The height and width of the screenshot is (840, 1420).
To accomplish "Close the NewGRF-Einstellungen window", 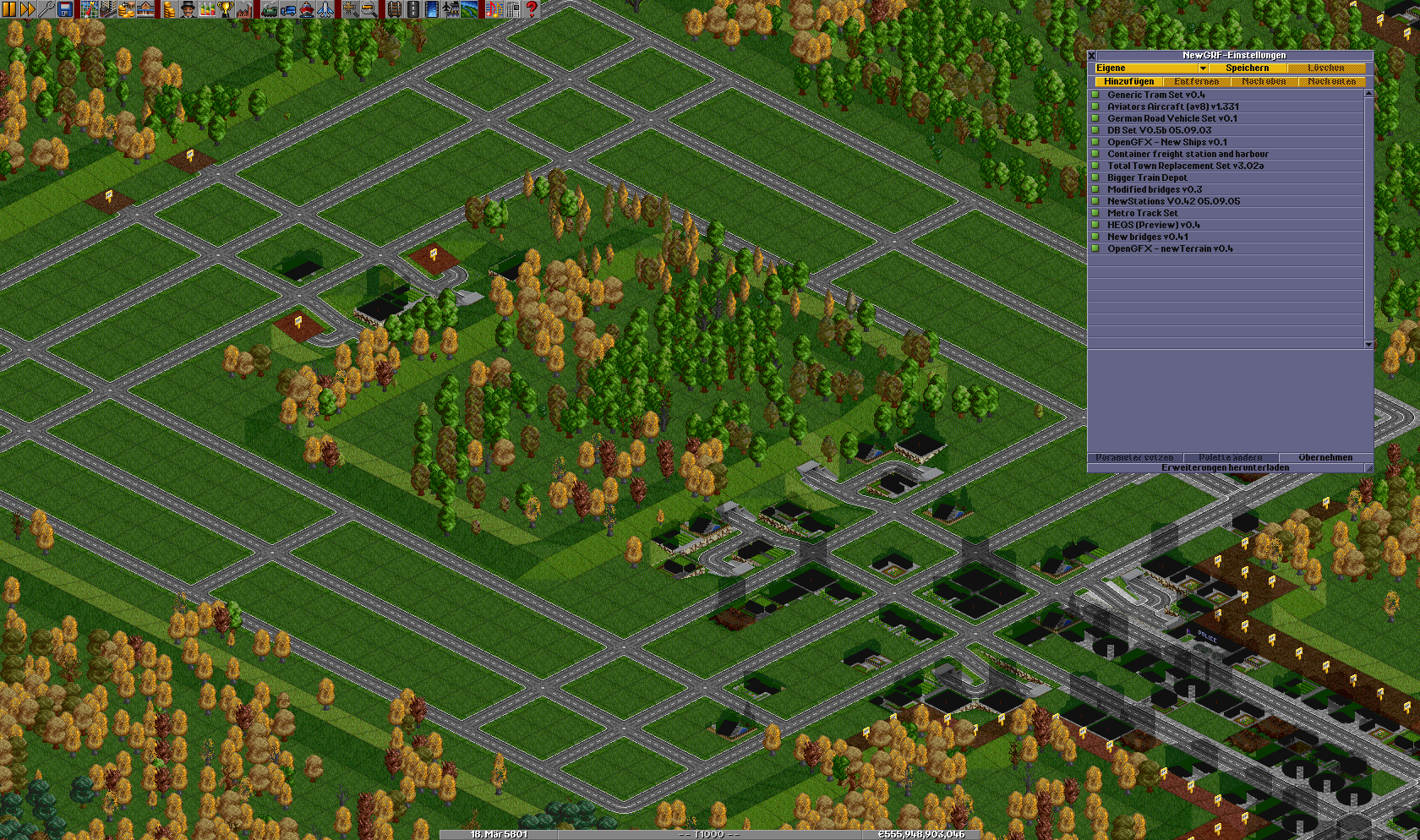I will click(1091, 56).
